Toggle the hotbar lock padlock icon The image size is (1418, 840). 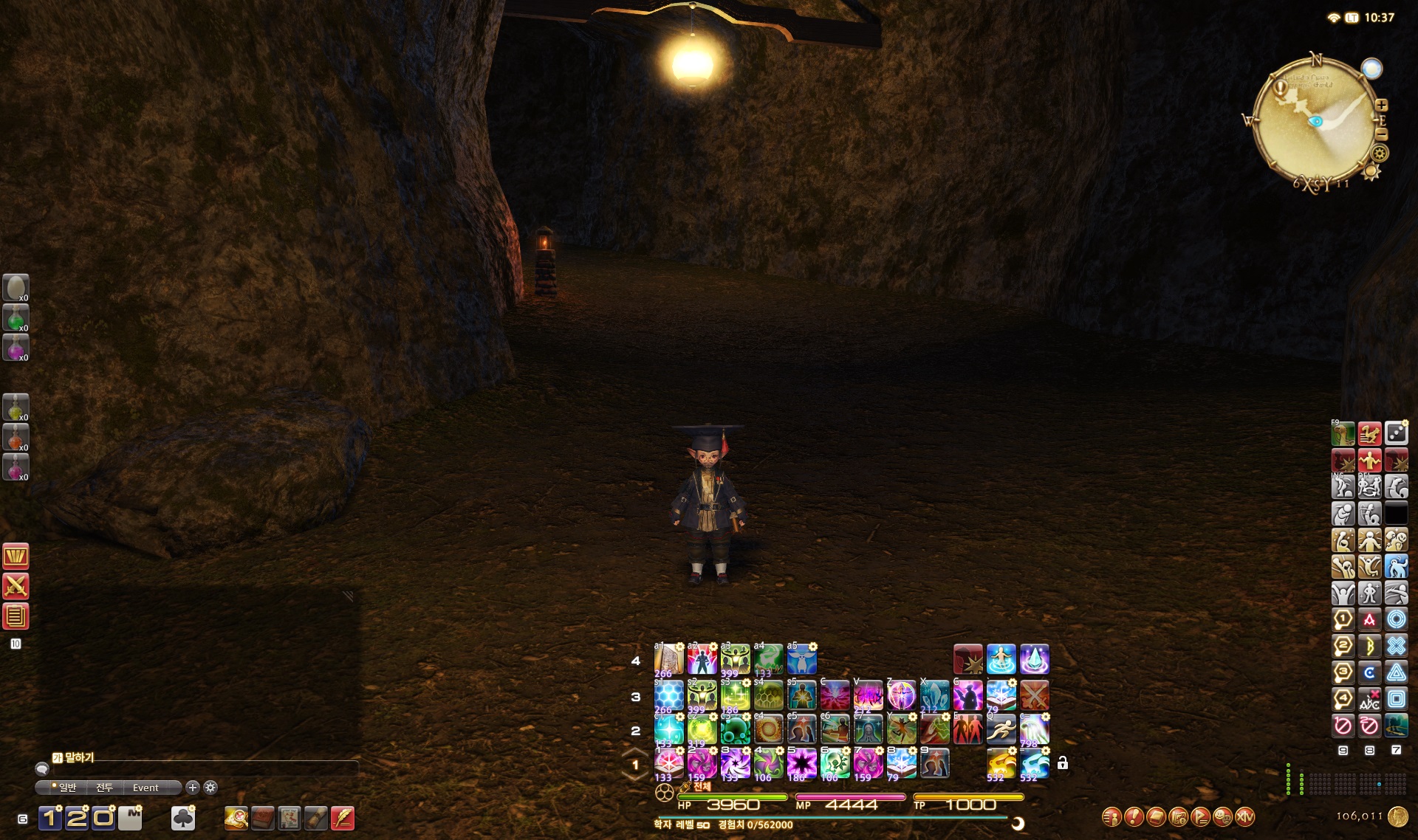[x=1062, y=763]
